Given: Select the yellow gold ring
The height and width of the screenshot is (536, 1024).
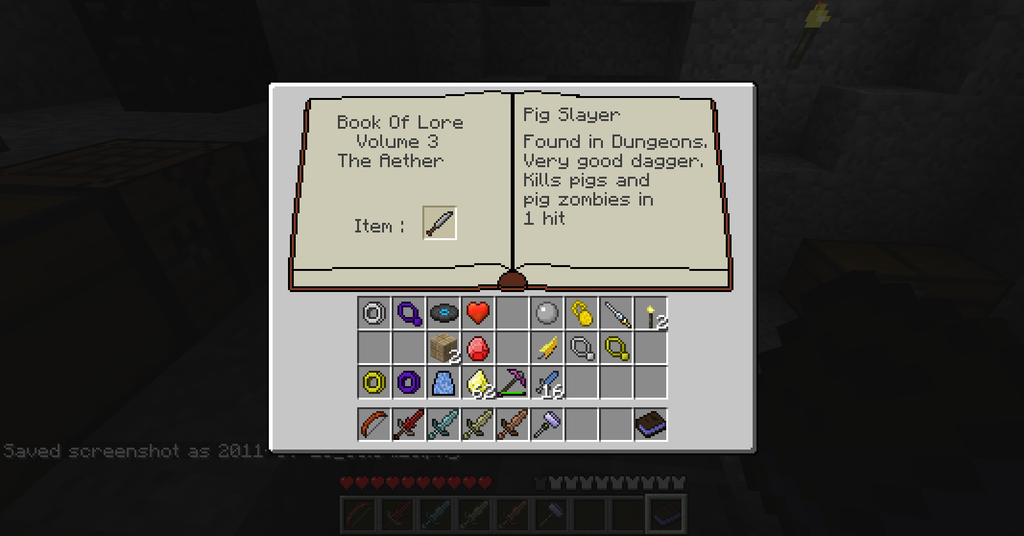Looking at the screenshot, I should tap(374, 382).
